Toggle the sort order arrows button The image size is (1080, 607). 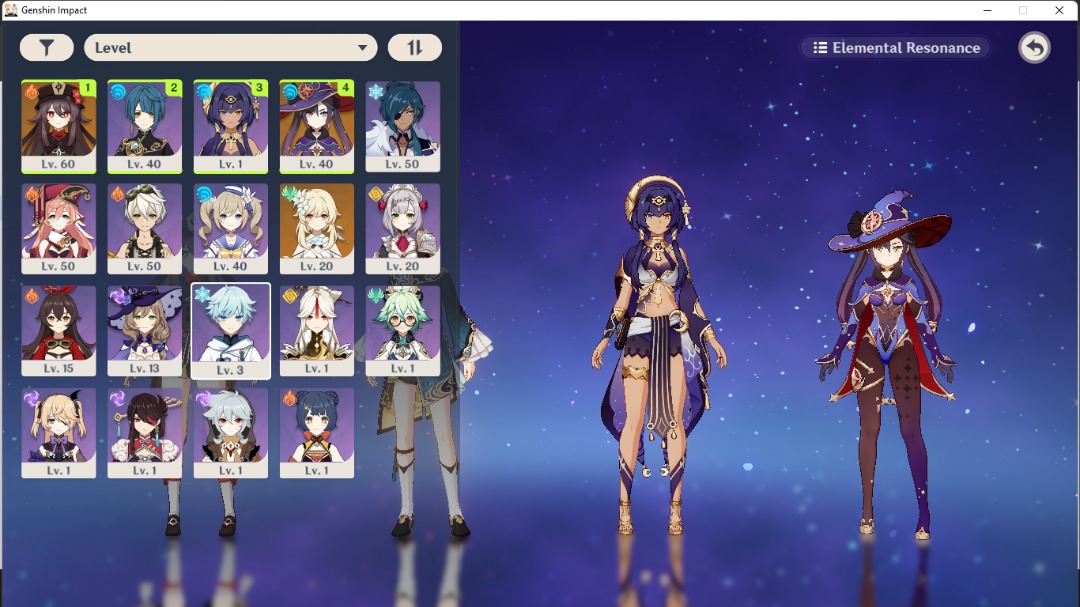(x=414, y=48)
